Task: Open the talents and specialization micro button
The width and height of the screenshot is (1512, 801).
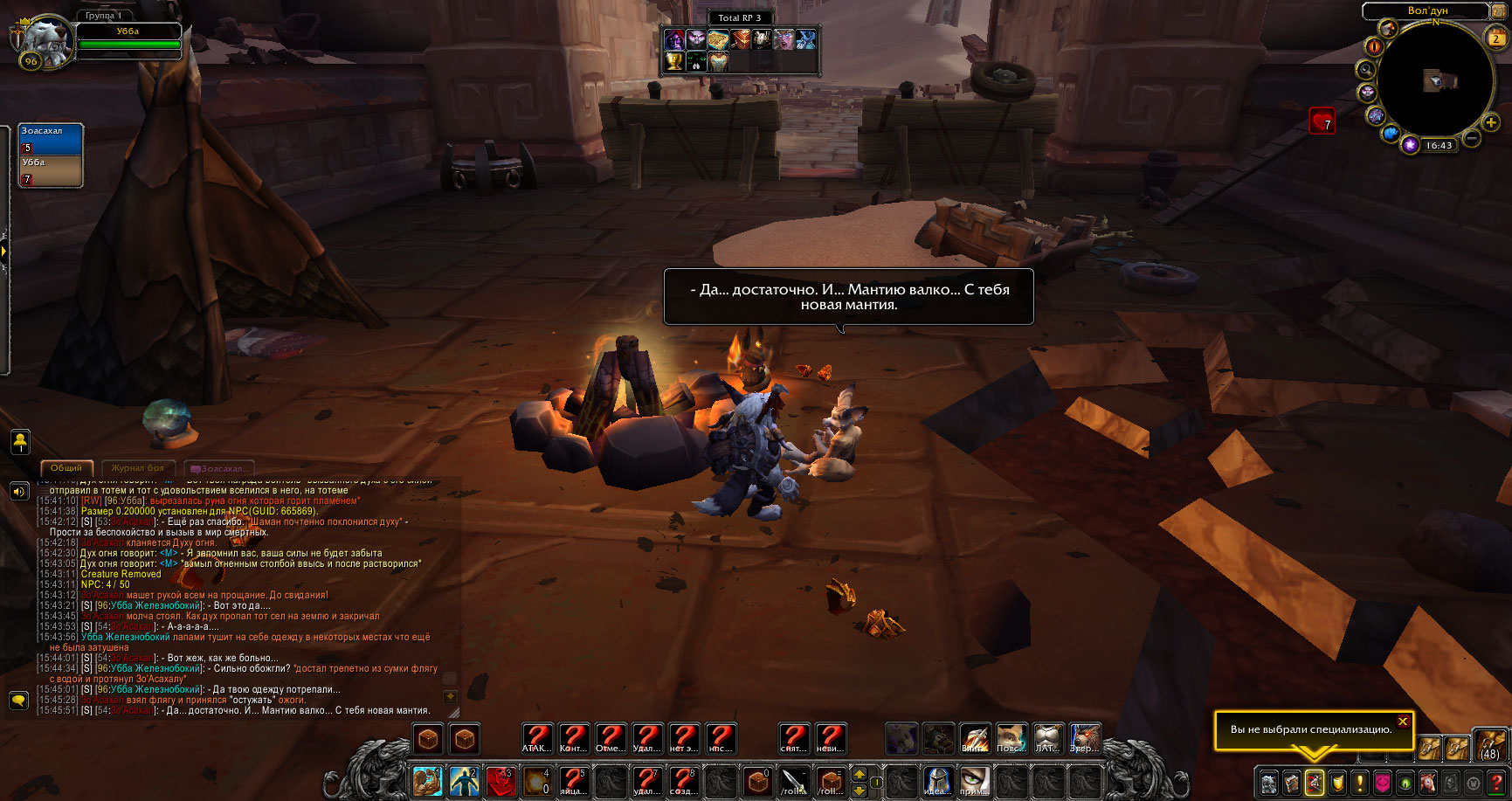Action: click(x=1314, y=783)
